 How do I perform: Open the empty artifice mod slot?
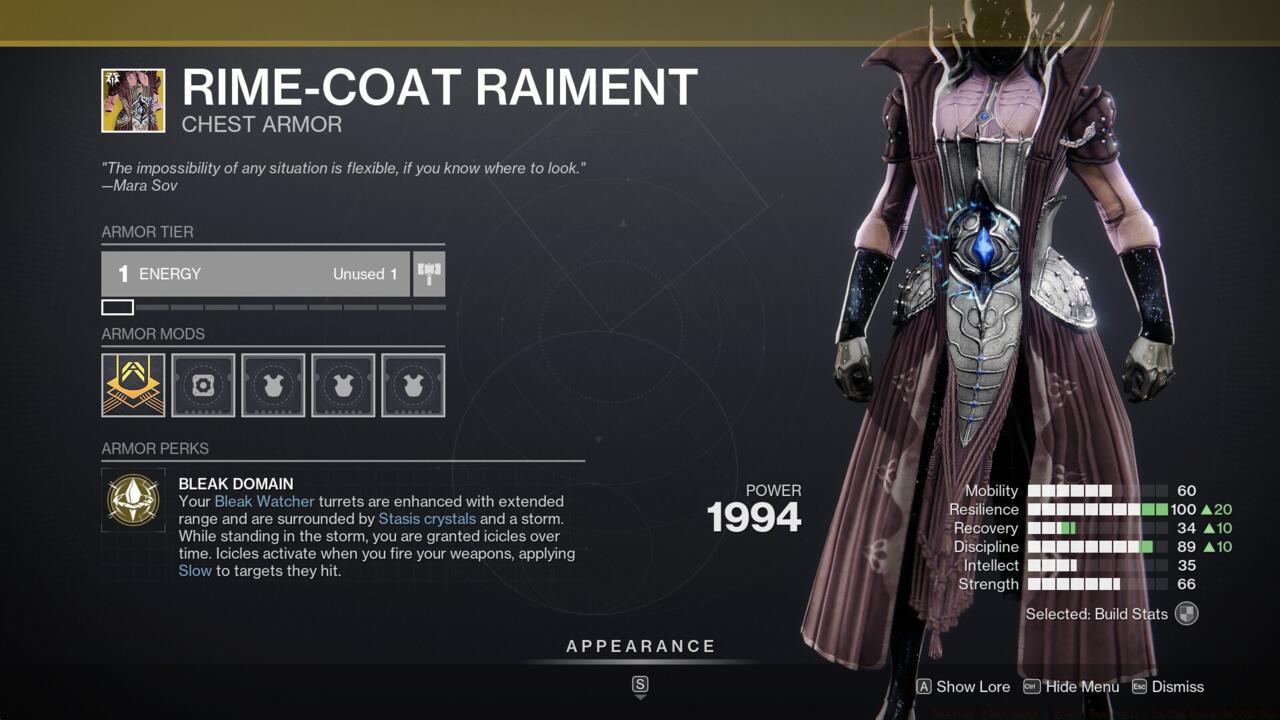click(x=203, y=384)
